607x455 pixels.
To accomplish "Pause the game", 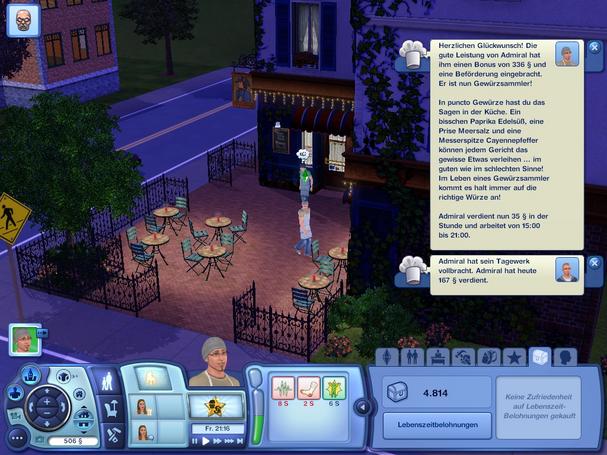I will tap(196, 441).
